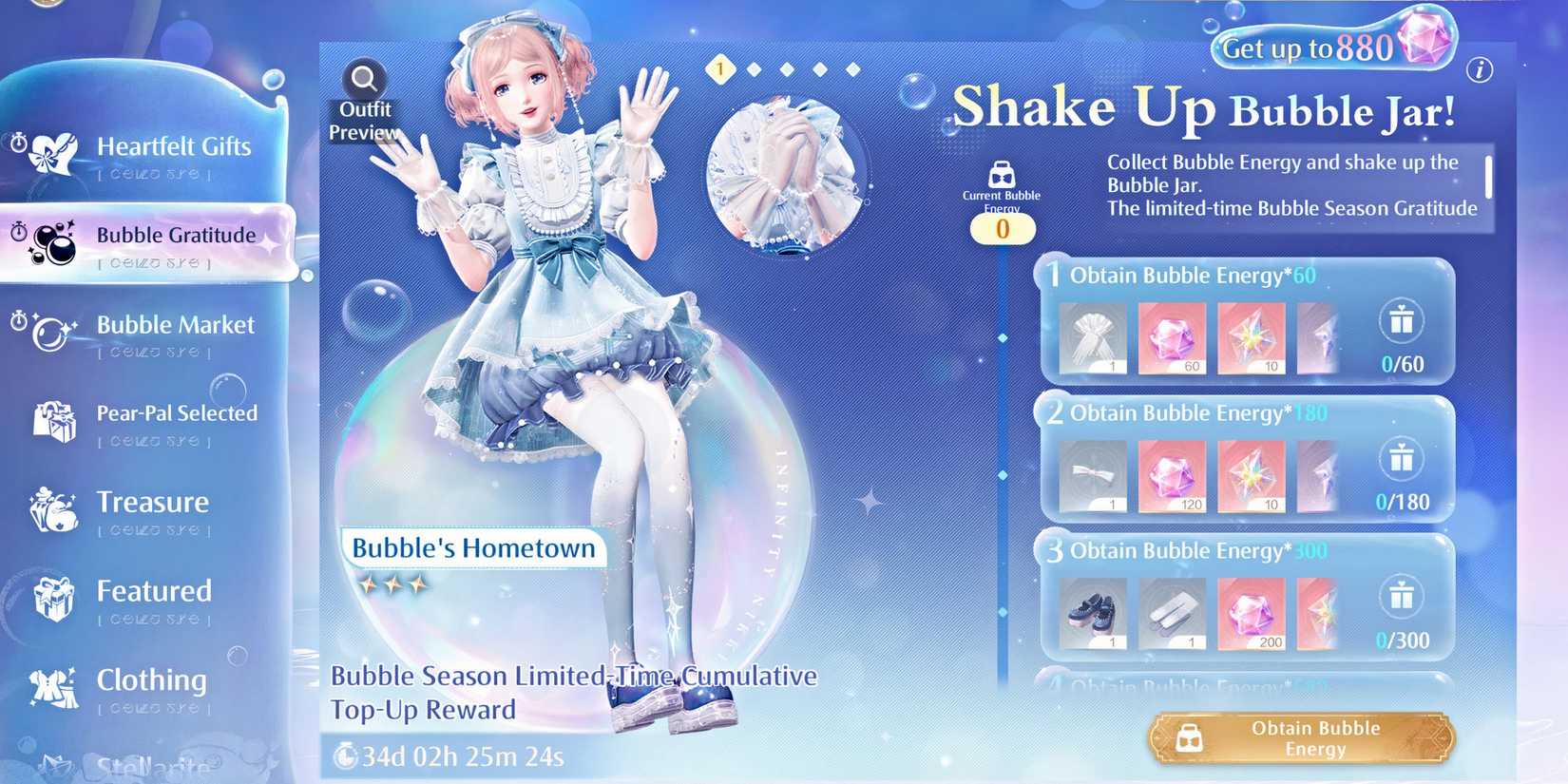Open the Treasure category
Viewport: 1568px width, 784px height.
pos(152,502)
